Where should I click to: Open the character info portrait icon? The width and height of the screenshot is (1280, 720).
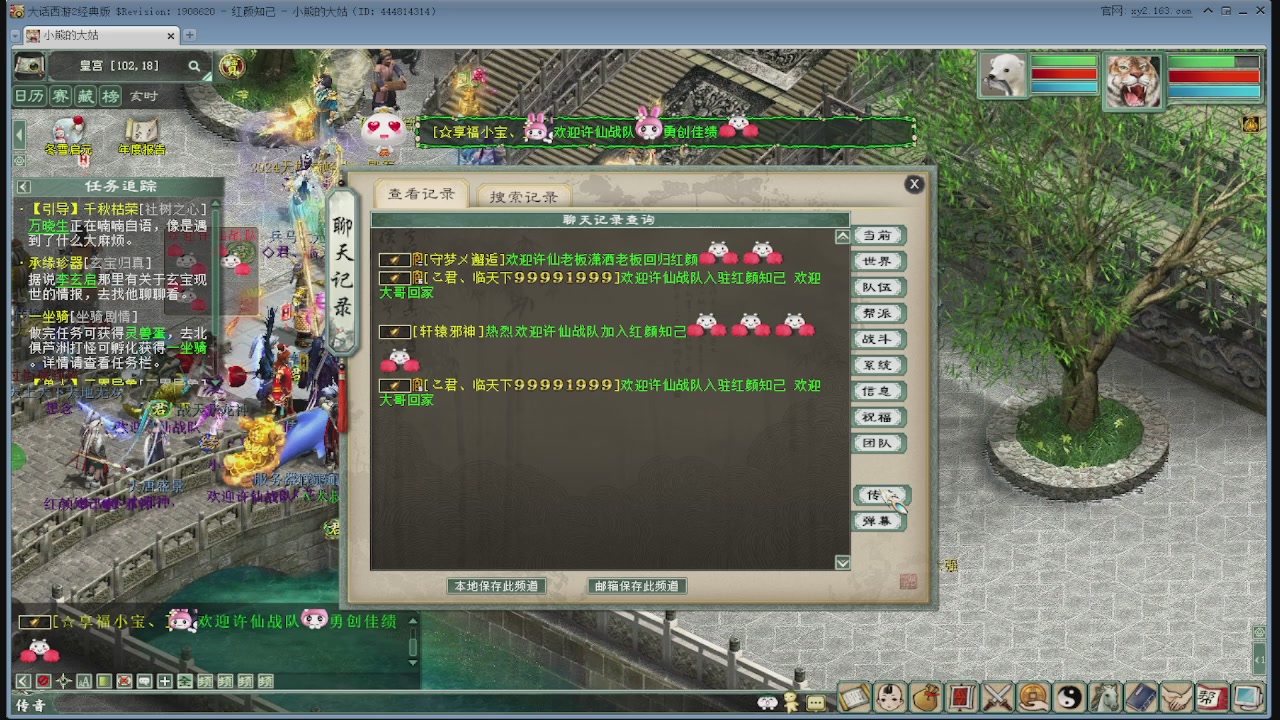888,697
